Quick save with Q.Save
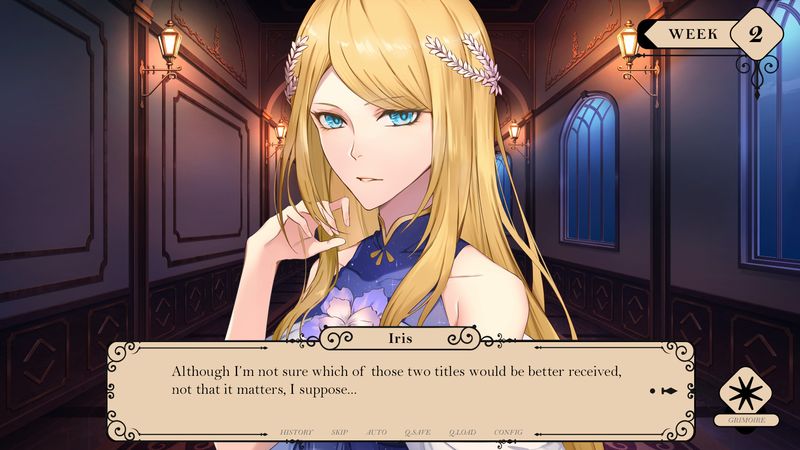Image resolution: width=800 pixels, height=450 pixels. click(417, 432)
